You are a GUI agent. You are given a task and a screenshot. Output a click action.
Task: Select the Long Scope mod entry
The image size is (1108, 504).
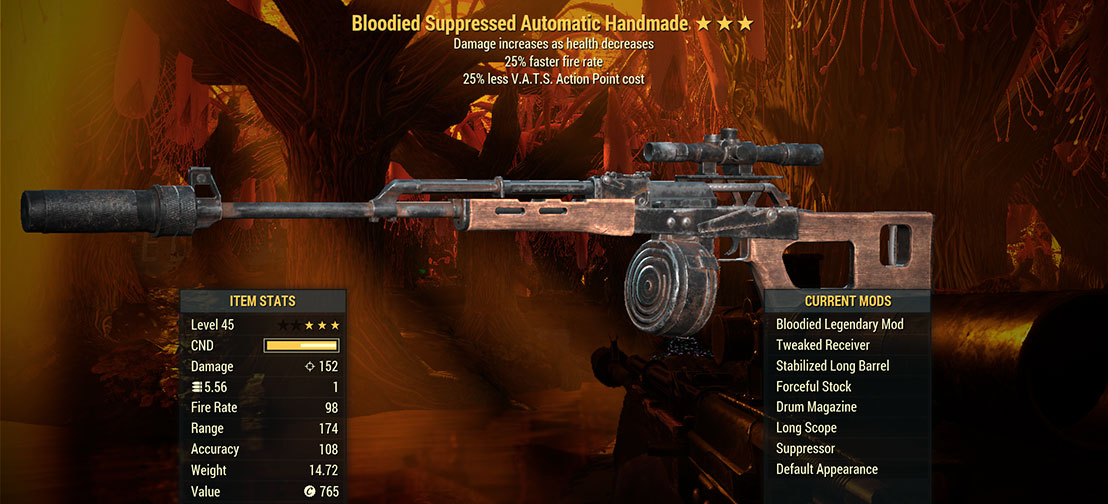806,428
